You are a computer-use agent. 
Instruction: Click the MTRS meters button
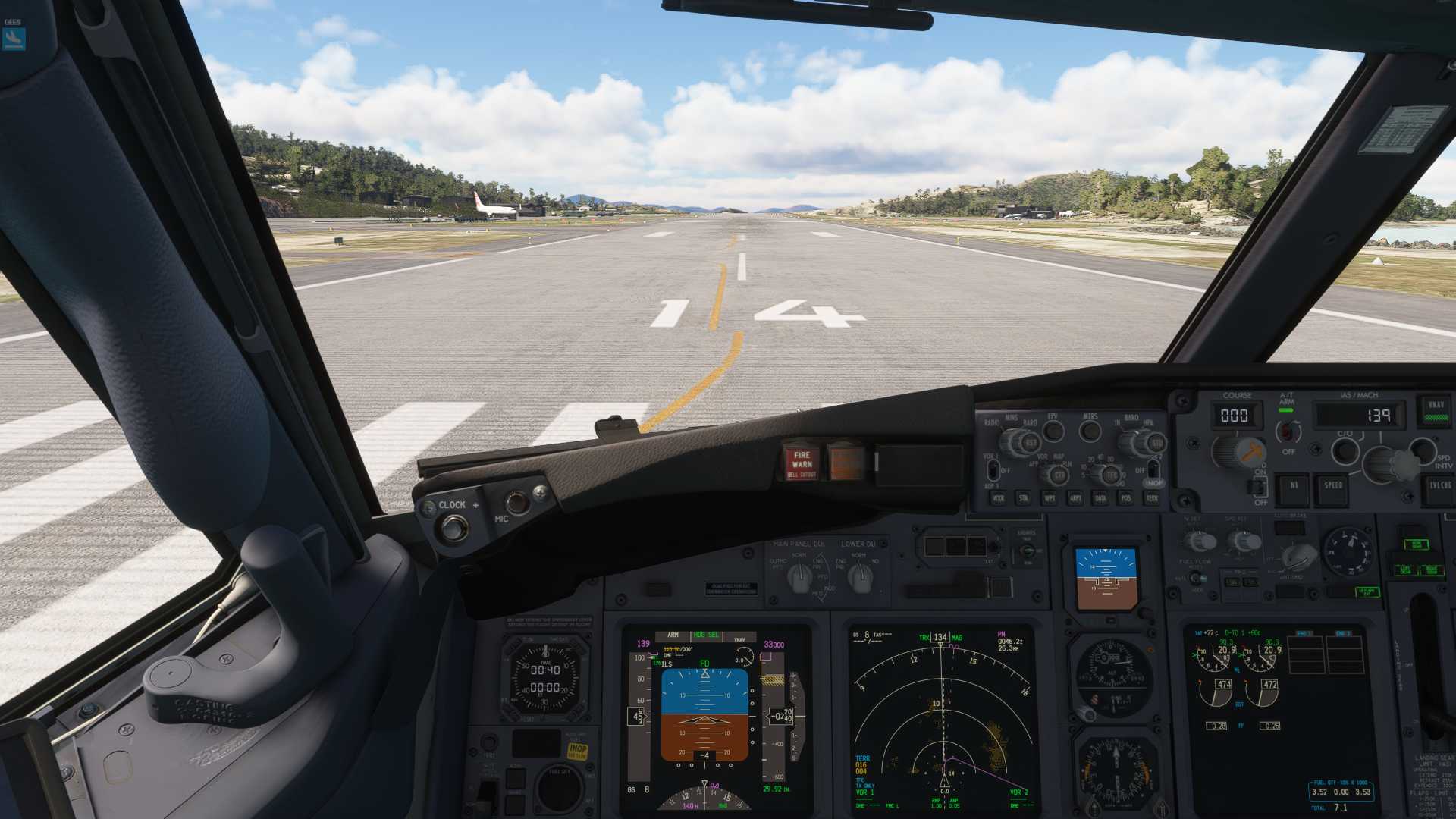pos(1090,431)
